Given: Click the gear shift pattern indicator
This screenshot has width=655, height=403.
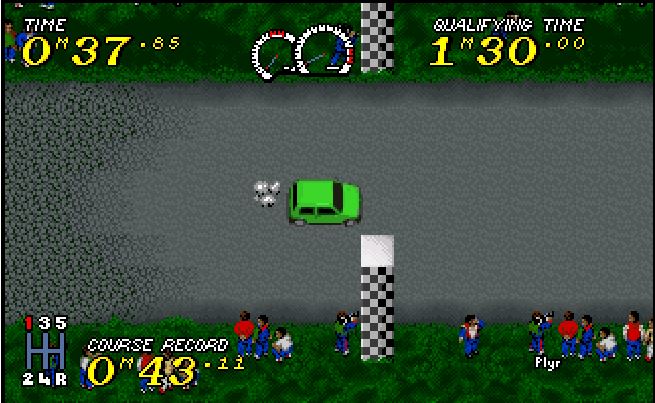Looking at the screenshot, I should (x=46, y=351).
